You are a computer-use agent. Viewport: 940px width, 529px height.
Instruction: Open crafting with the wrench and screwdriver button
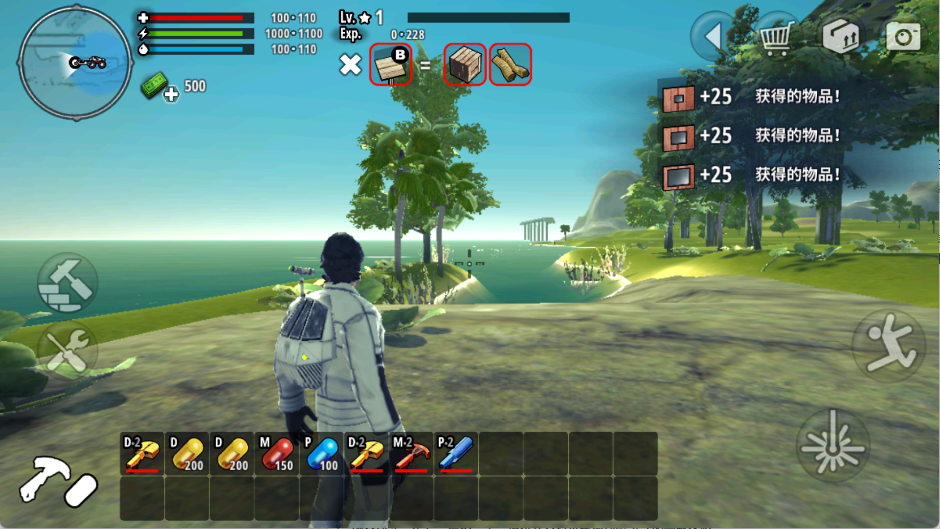pyautogui.click(x=68, y=350)
